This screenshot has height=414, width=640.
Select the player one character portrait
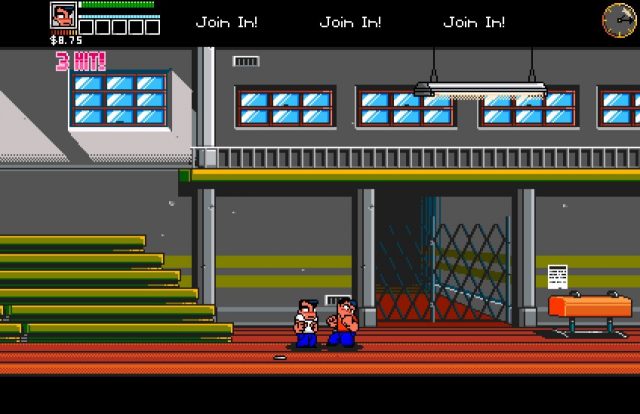[63, 17]
